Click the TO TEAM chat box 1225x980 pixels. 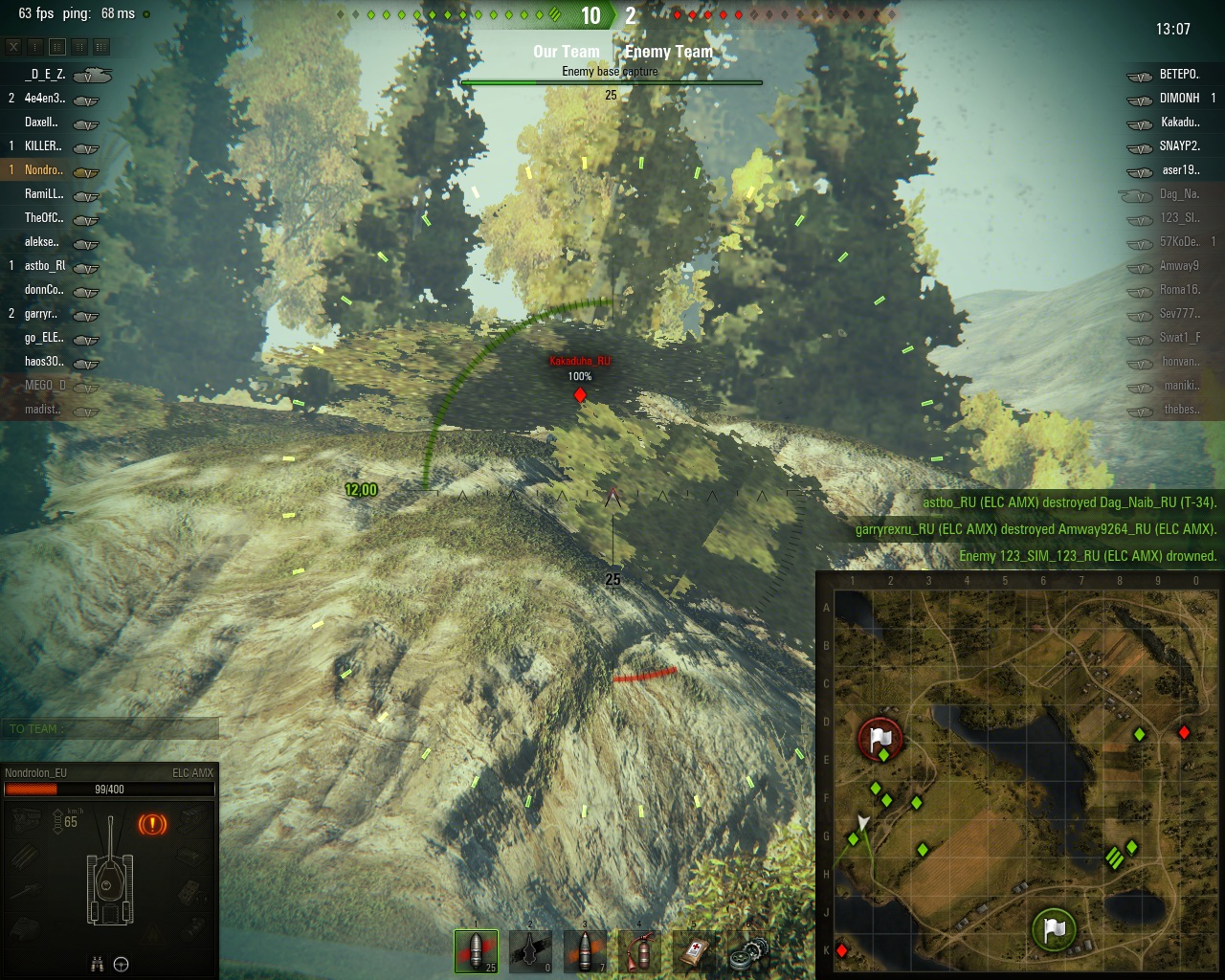[x=109, y=729]
